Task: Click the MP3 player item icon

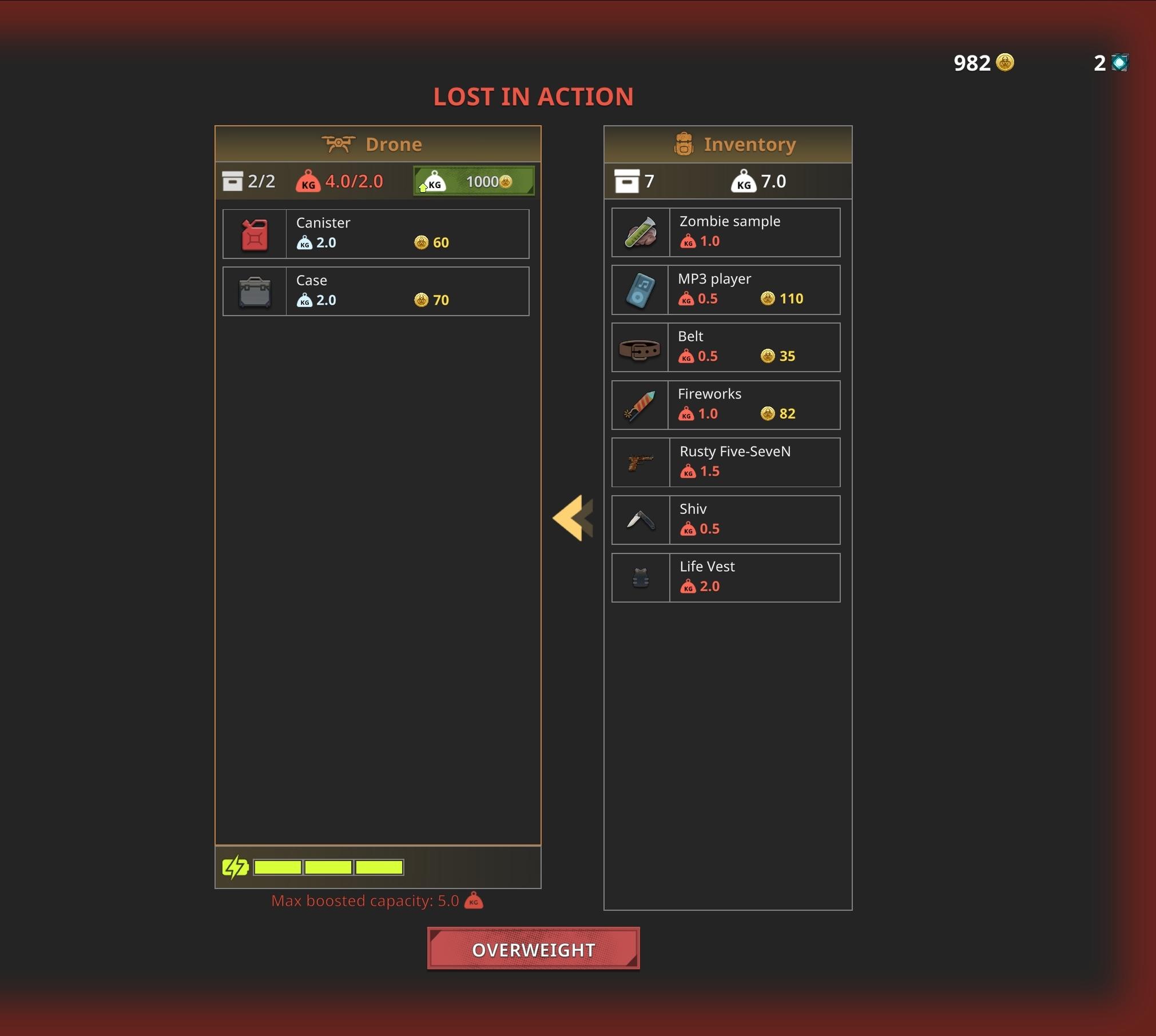Action: 639,290
